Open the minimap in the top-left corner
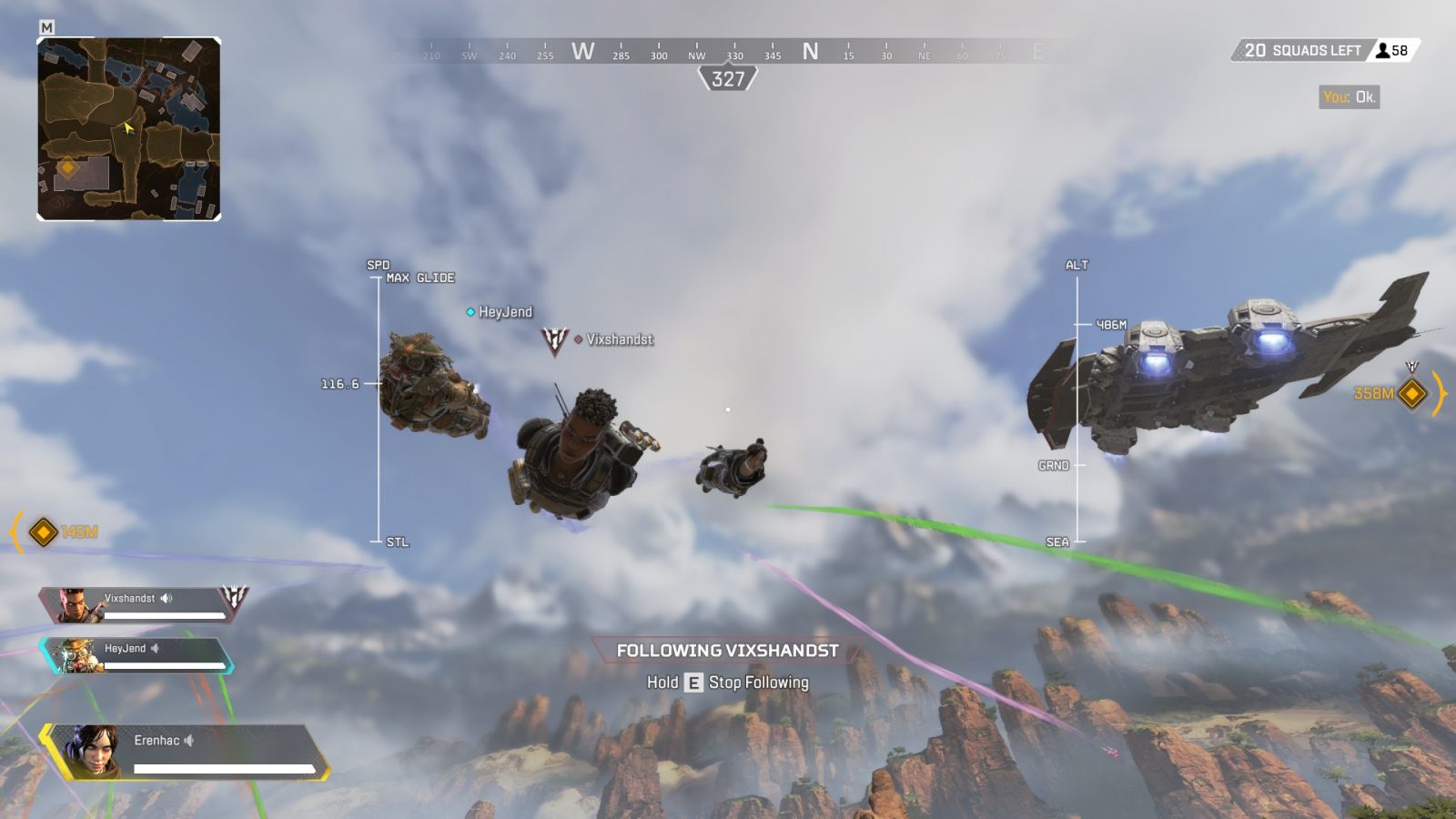 [x=127, y=127]
